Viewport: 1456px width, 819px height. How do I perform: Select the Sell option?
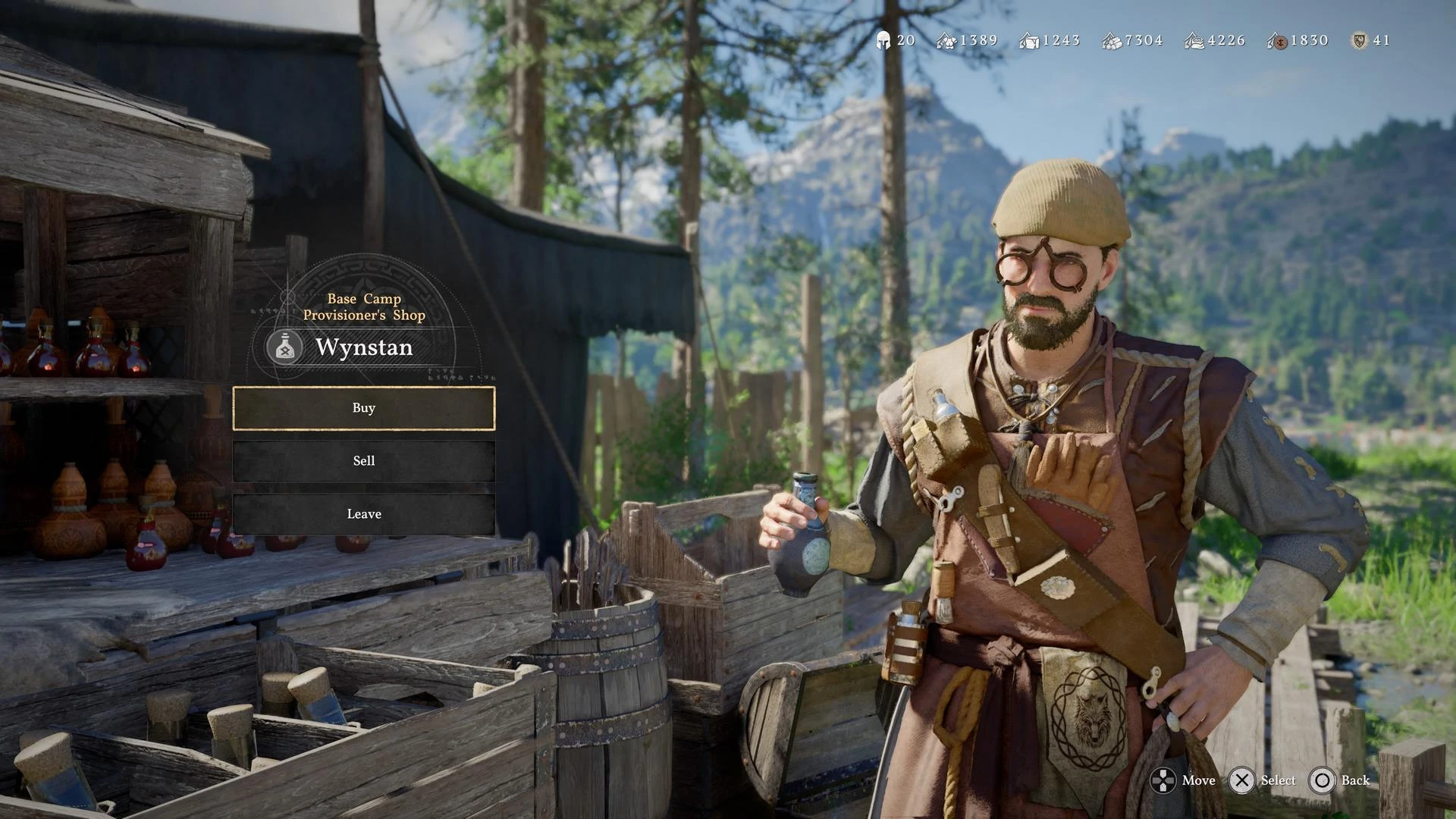364,461
